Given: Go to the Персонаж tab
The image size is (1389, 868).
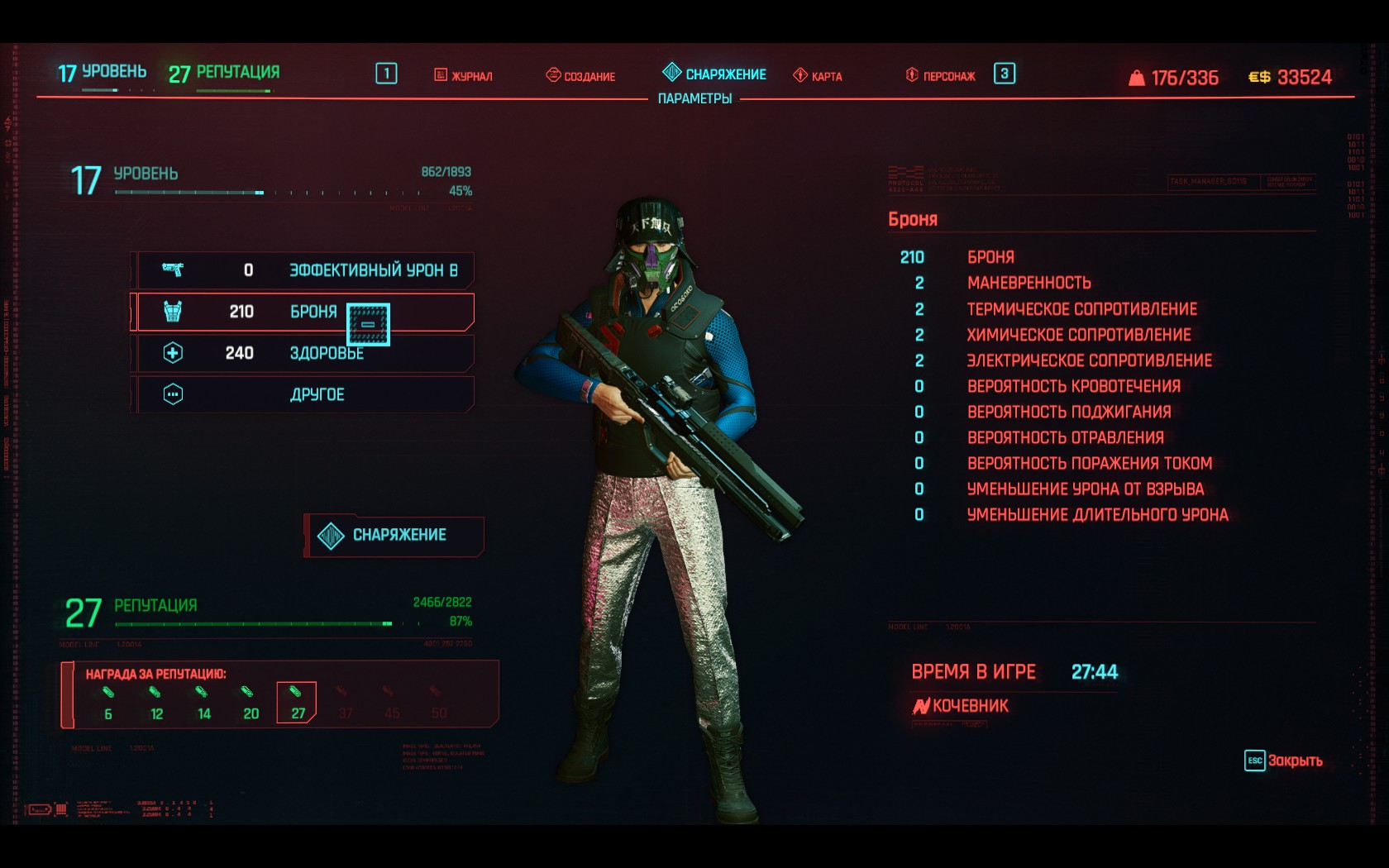Looking at the screenshot, I should click(941, 76).
